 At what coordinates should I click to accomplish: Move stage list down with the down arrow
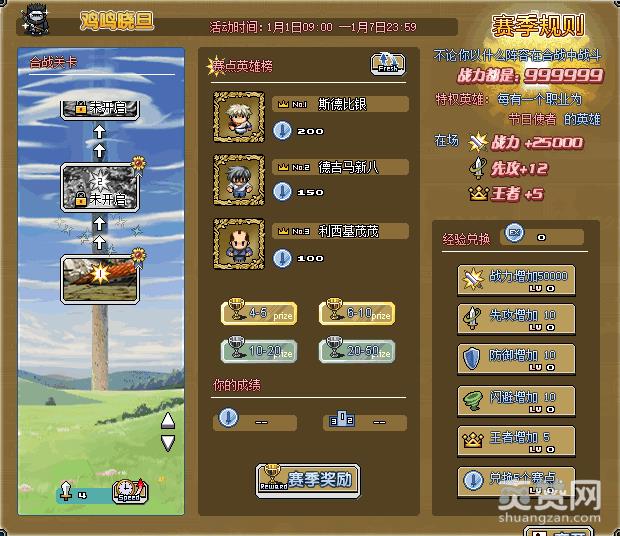click(168, 442)
